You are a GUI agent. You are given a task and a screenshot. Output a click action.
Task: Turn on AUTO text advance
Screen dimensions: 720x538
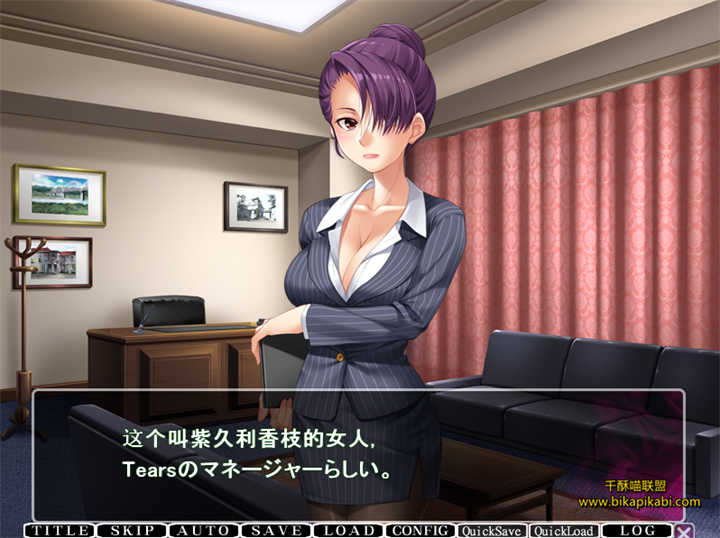coord(204,530)
